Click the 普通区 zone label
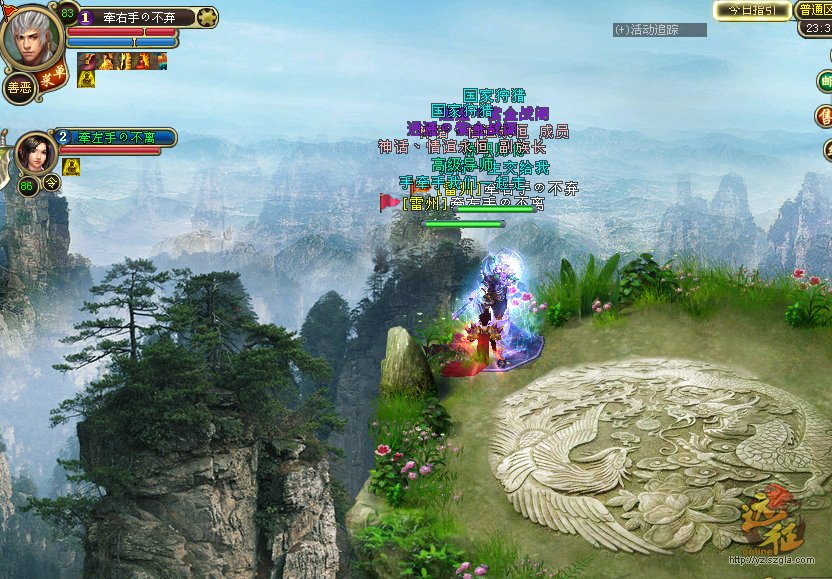 tap(814, 9)
